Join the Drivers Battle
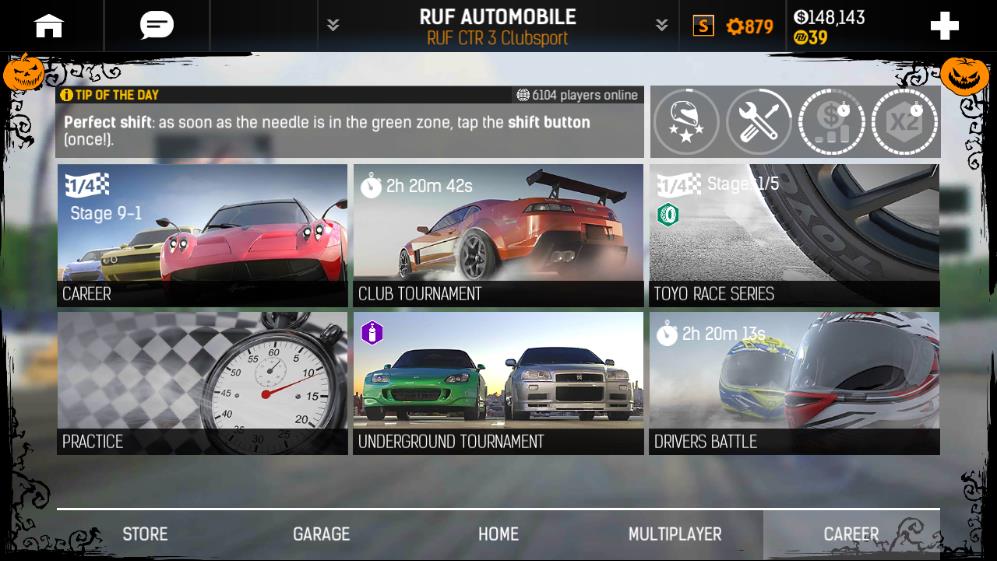The image size is (997, 561). [794, 384]
